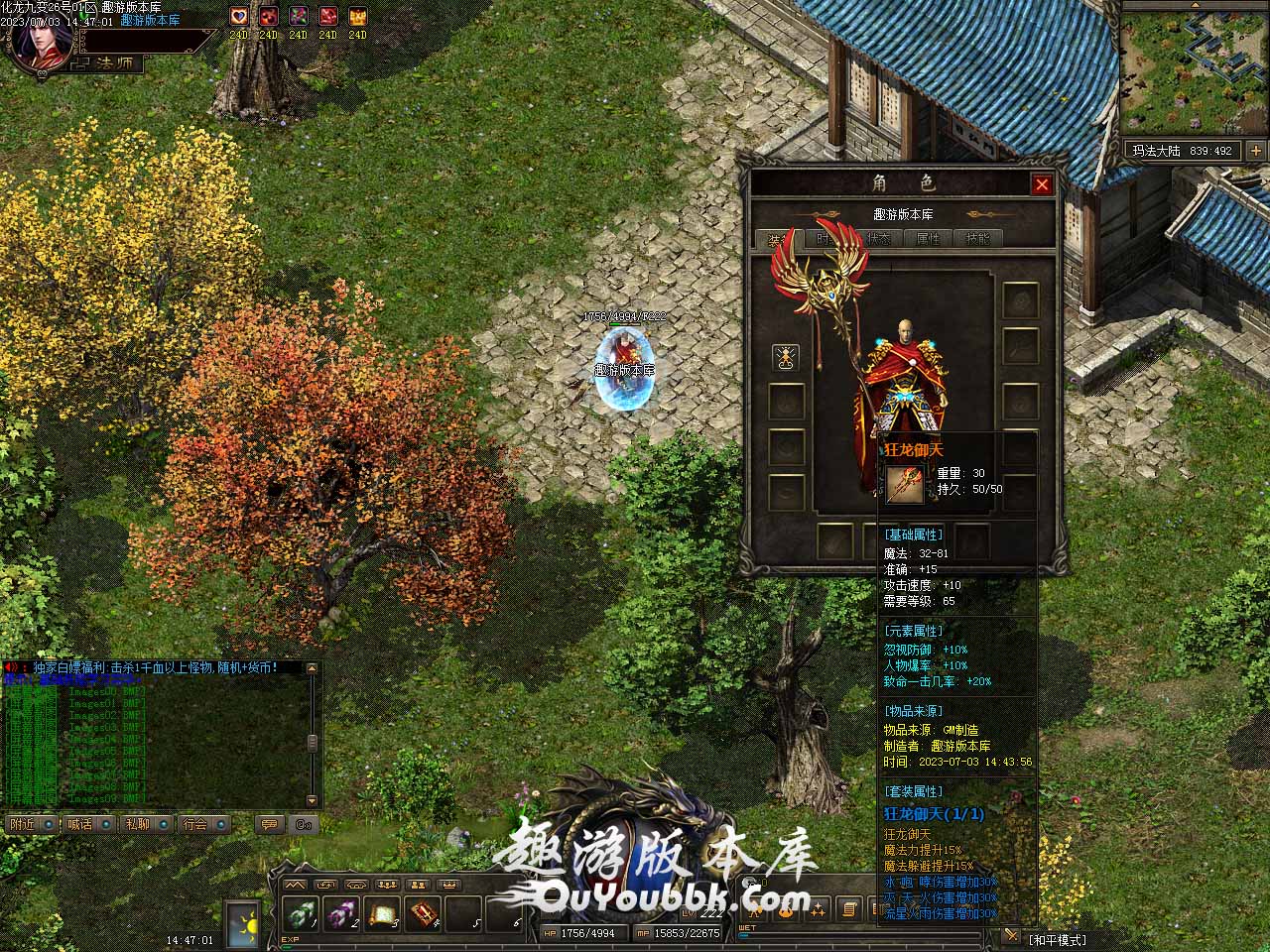Click the heart buff icon
This screenshot has height=952, width=1270.
[239, 17]
